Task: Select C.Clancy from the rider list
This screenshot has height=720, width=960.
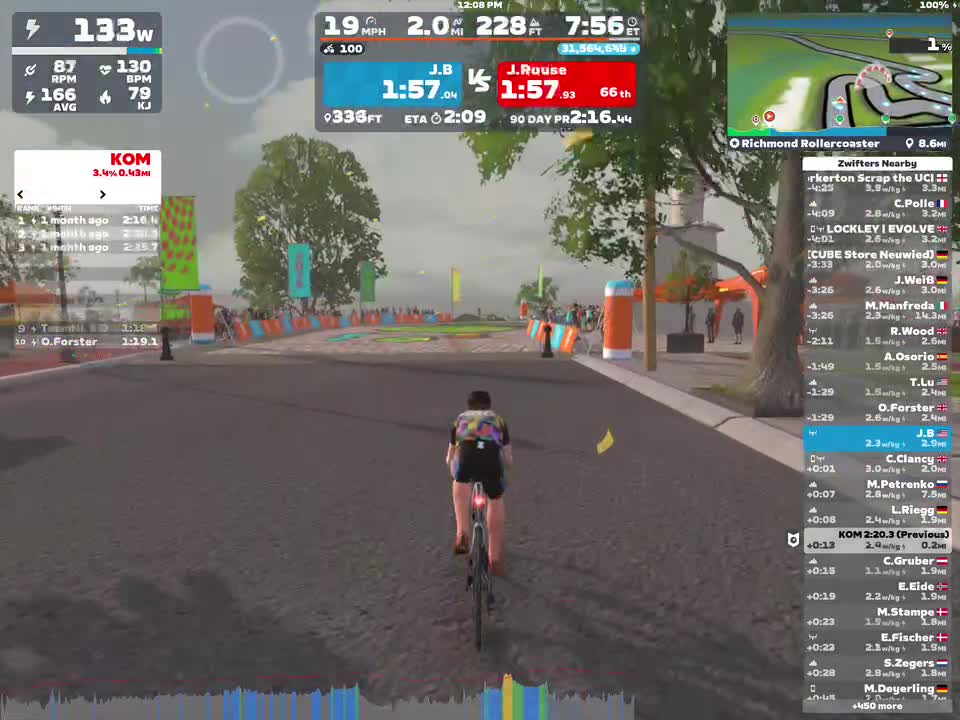Action: [x=877, y=463]
